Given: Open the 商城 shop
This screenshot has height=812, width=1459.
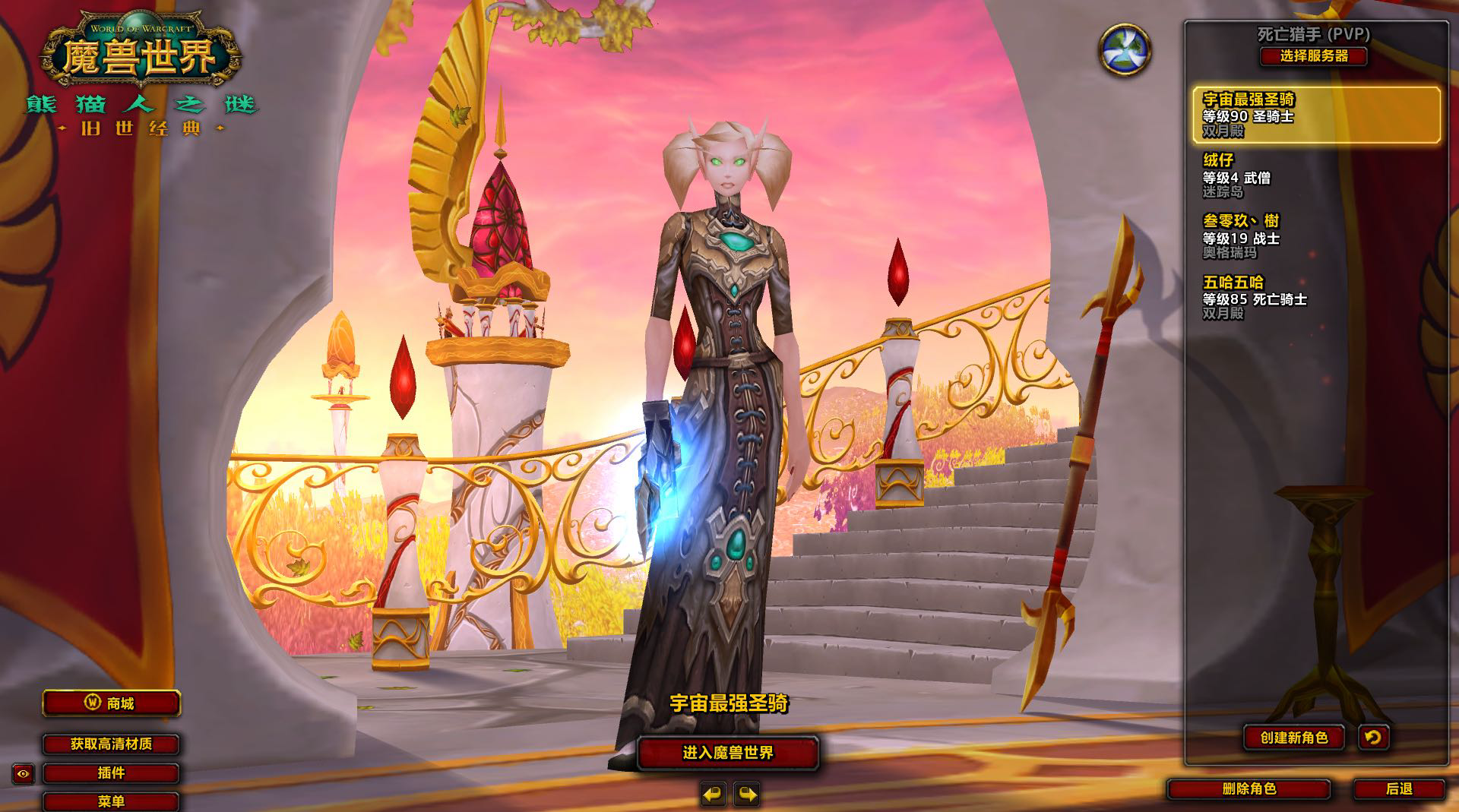Looking at the screenshot, I should [x=111, y=703].
